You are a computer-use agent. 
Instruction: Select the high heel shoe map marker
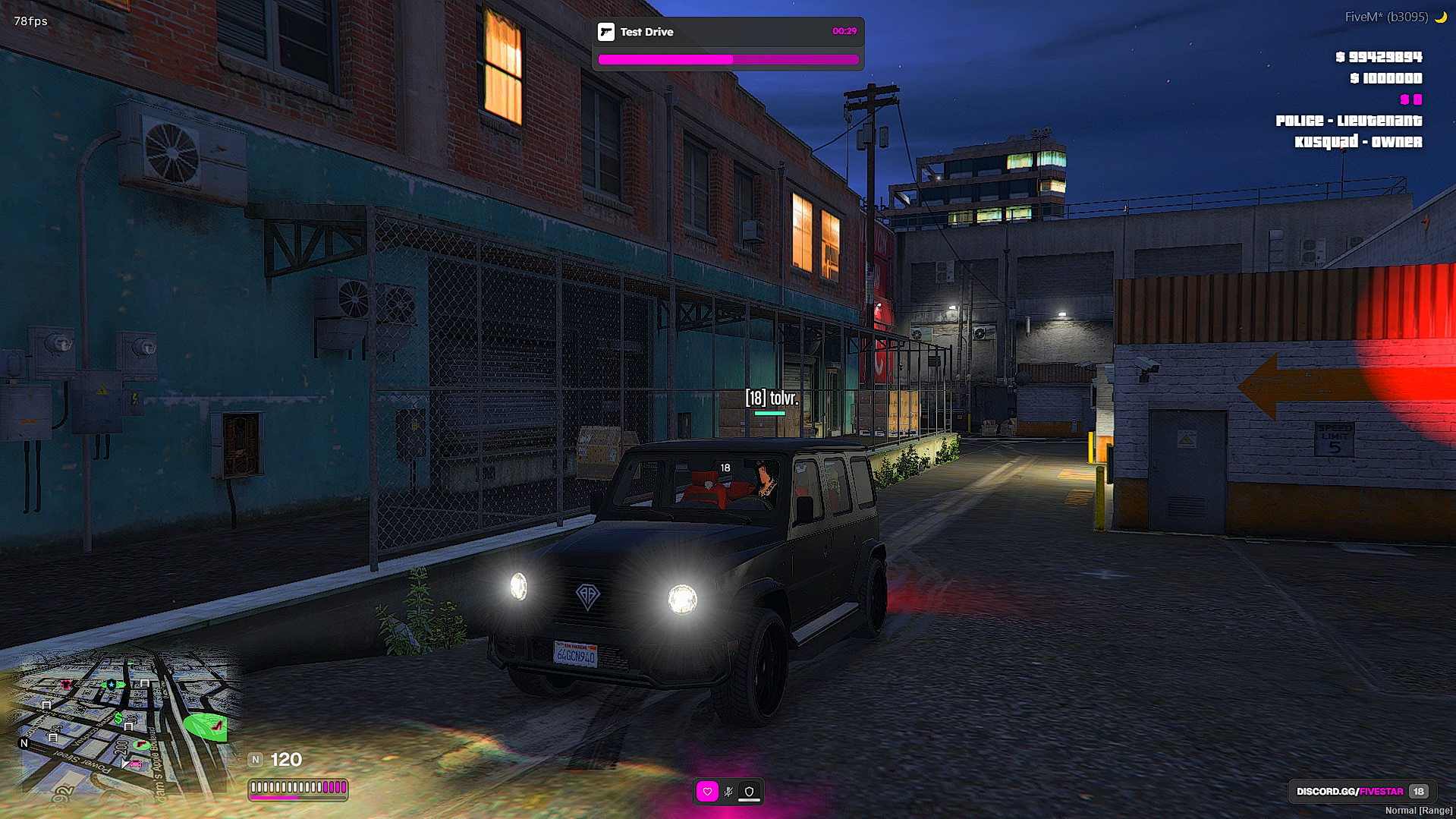tap(216, 726)
